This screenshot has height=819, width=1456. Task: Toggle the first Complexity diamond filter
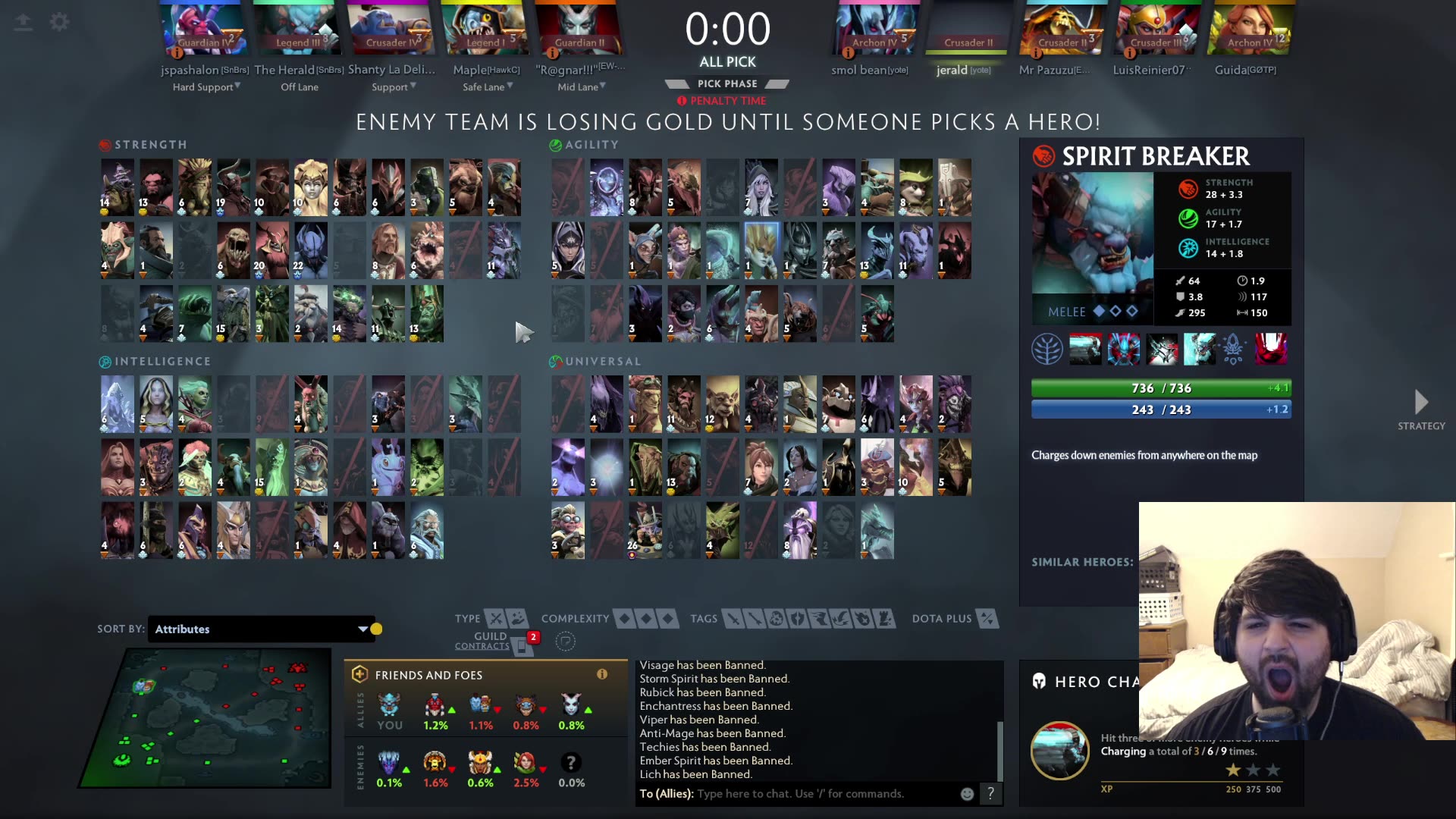point(626,618)
